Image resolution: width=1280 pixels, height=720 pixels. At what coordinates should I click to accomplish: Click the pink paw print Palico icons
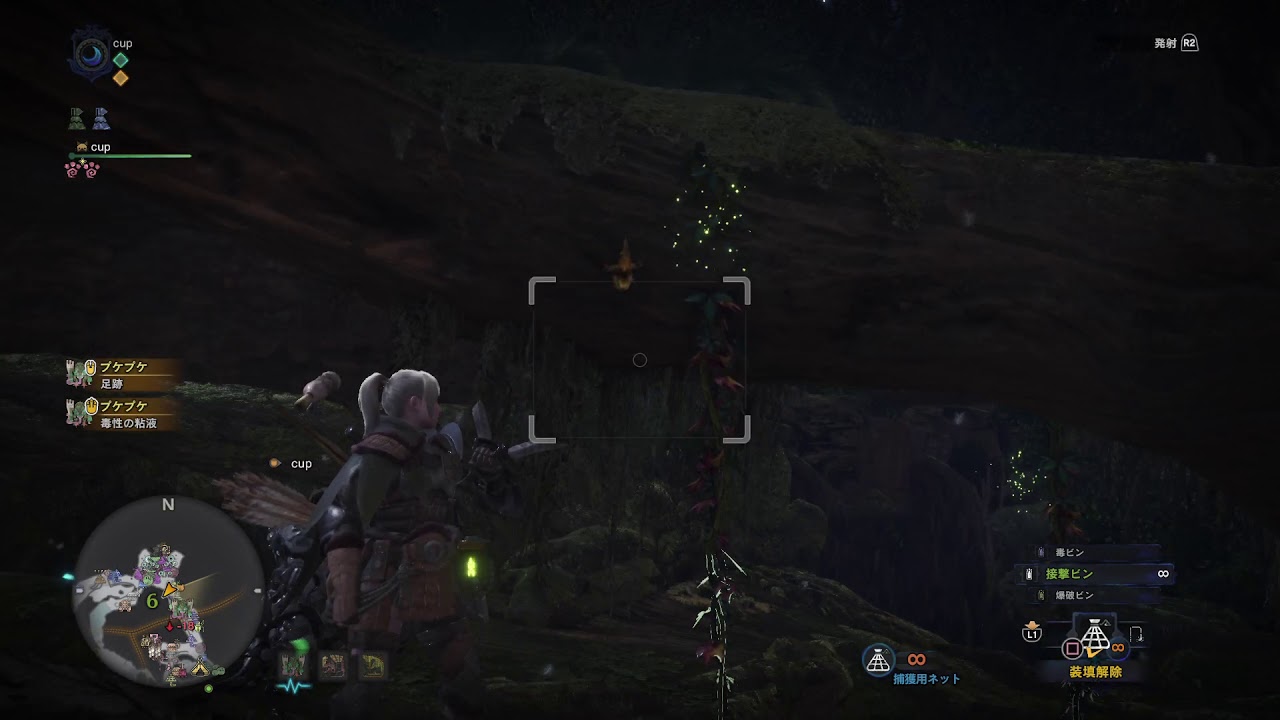click(82, 170)
